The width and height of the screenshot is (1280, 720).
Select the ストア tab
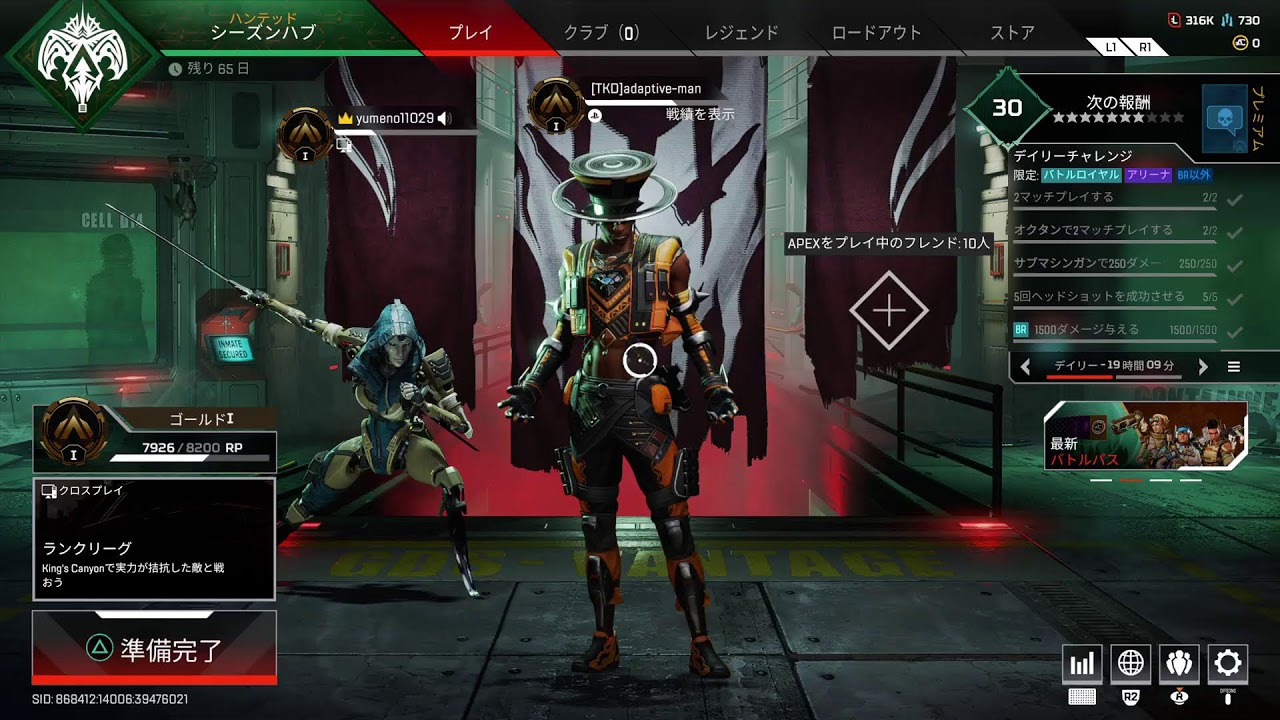(x=1012, y=32)
